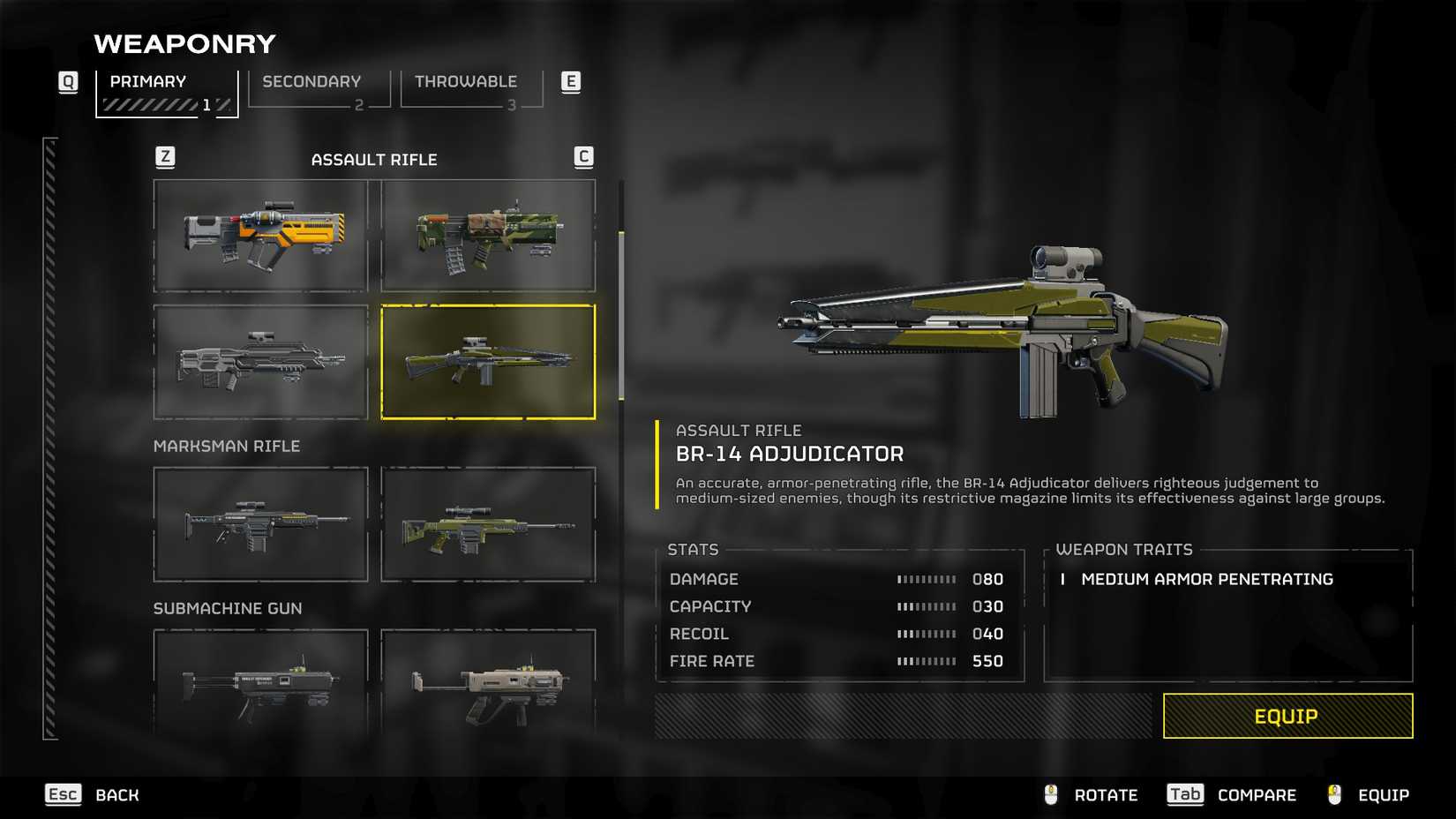The width and height of the screenshot is (1456, 819).
Task: Choose the dark grey marksman rifle
Action: coord(260,524)
